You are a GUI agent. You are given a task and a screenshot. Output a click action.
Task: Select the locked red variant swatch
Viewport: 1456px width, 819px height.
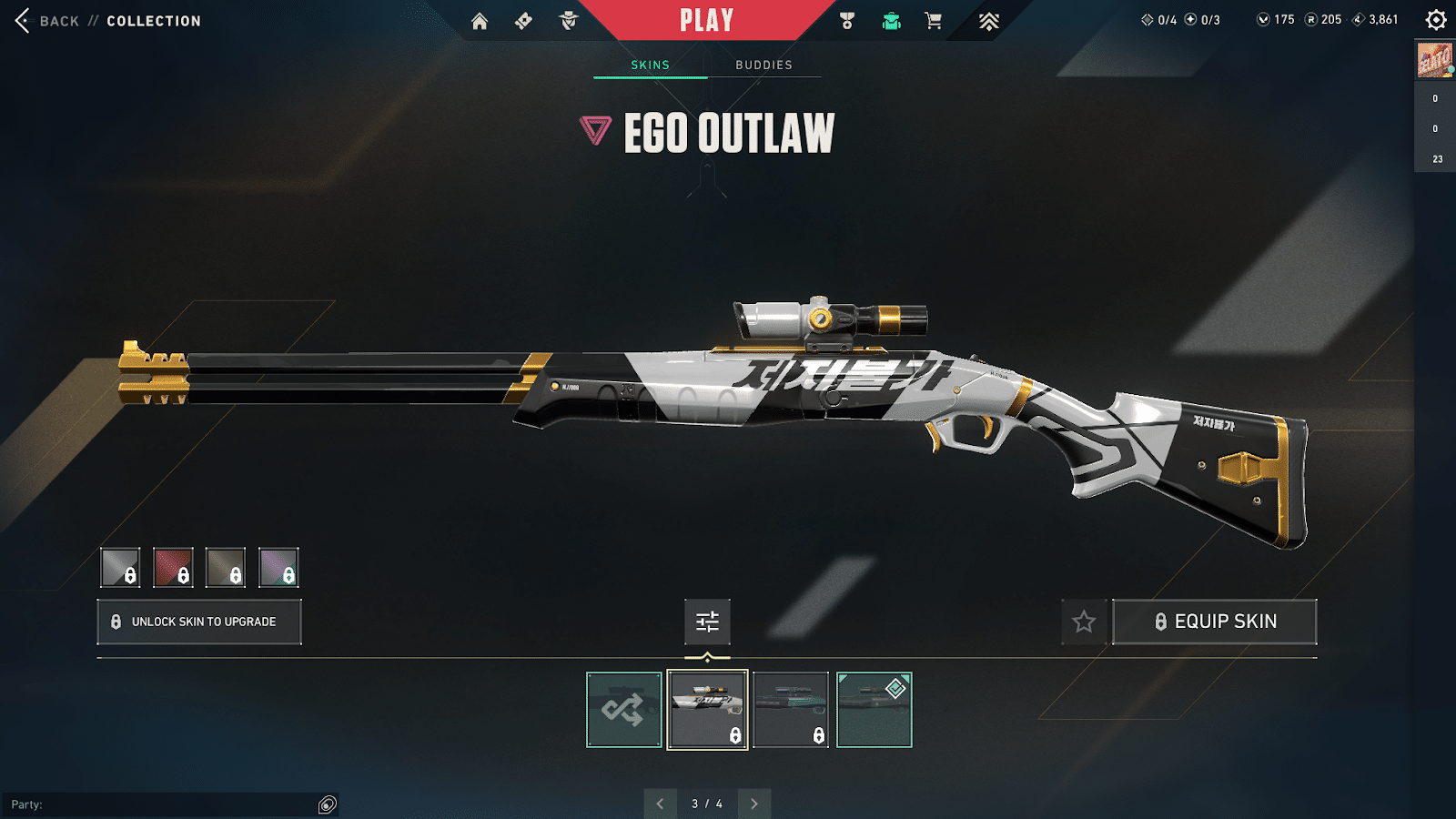[x=173, y=566]
